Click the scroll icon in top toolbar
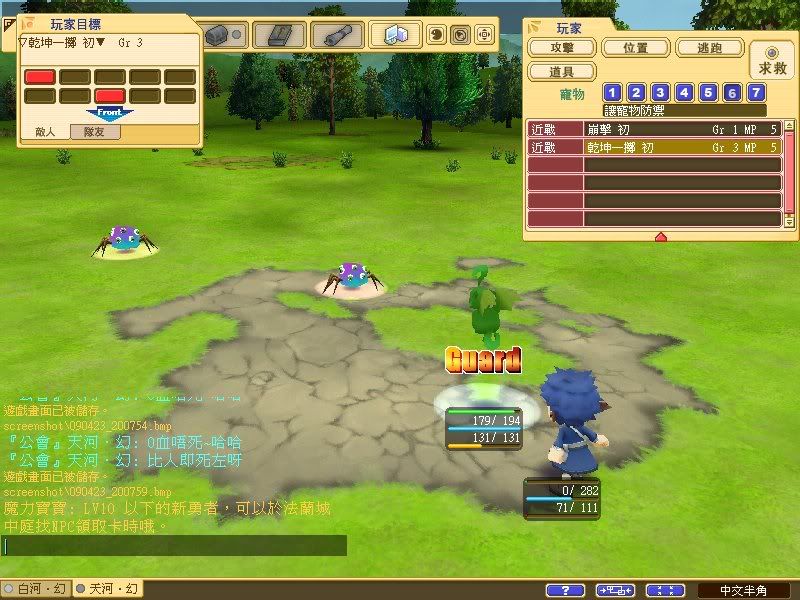Viewport: 800px width, 600px height. click(337, 35)
